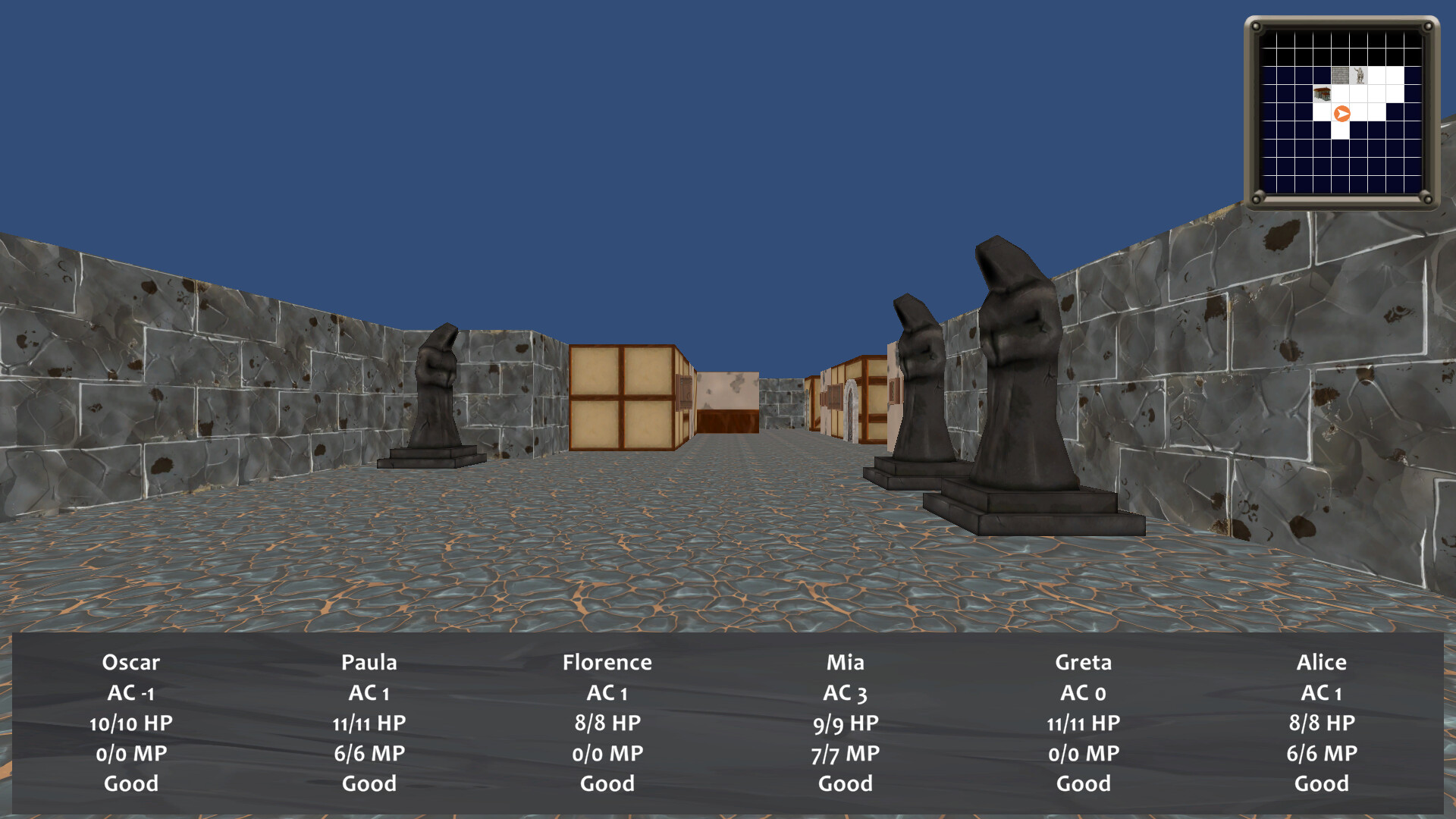Viewport: 1456px width, 819px height.
Task: Click the wall tile marker on the minimap
Action: (x=1340, y=75)
